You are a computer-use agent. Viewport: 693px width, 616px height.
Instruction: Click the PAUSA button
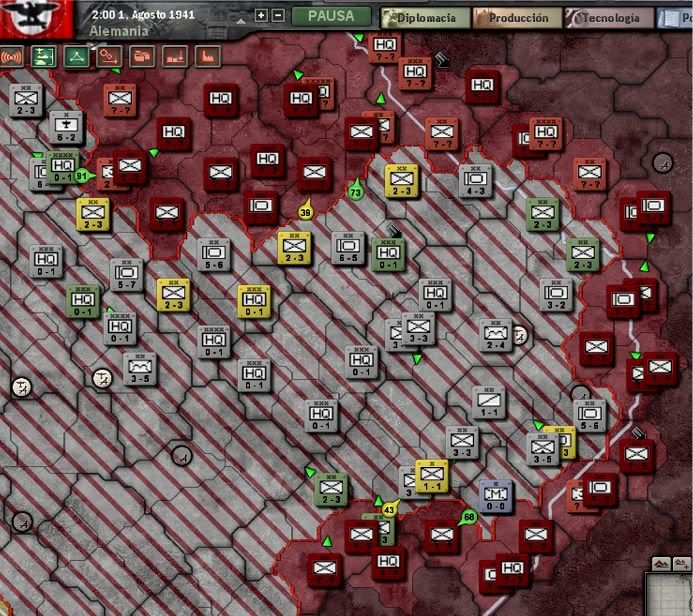(x=331, y=17)
